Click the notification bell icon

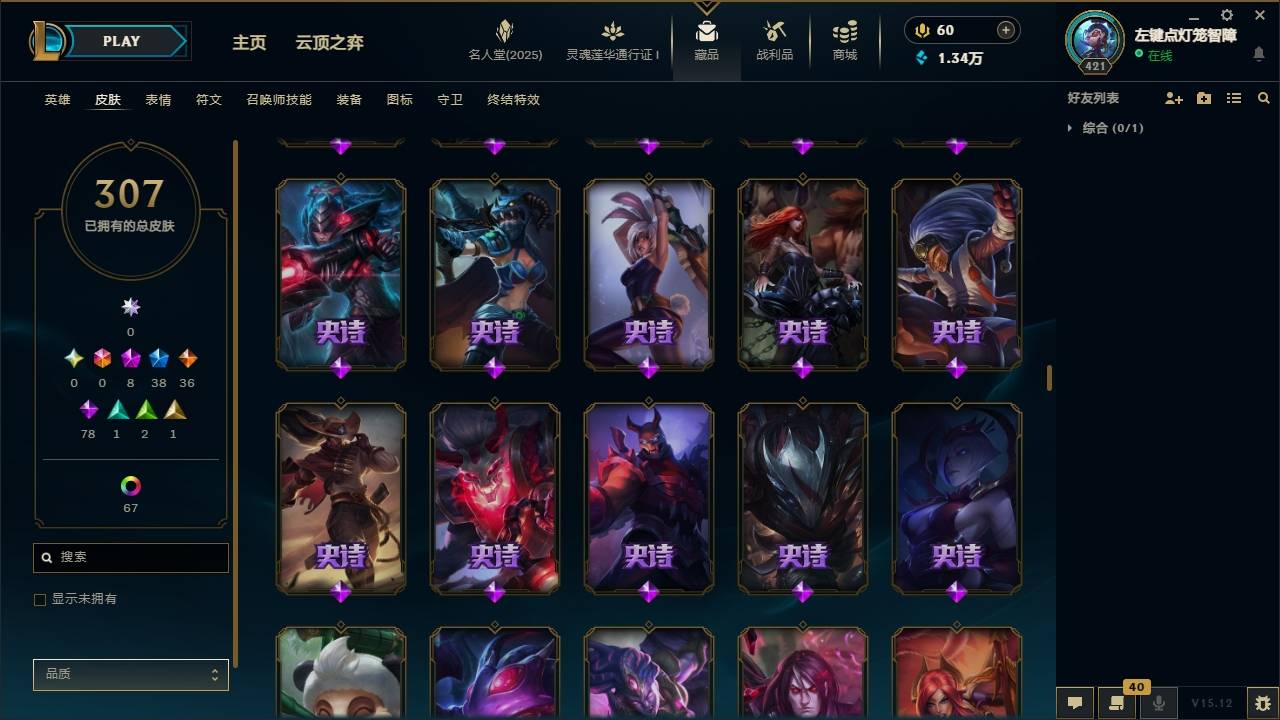click(1259, 54)
